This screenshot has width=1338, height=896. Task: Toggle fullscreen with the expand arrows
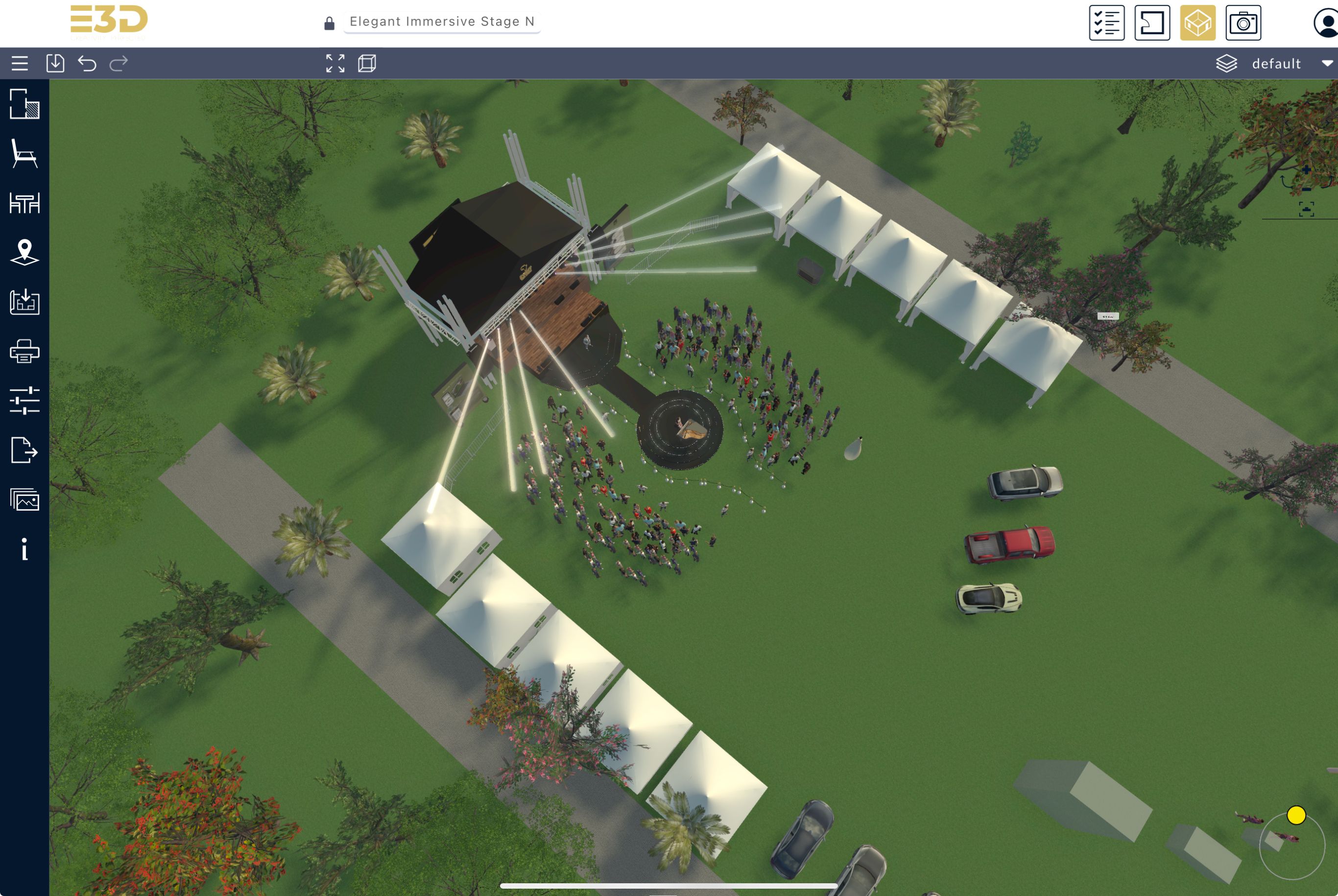[x=335, y=64]
